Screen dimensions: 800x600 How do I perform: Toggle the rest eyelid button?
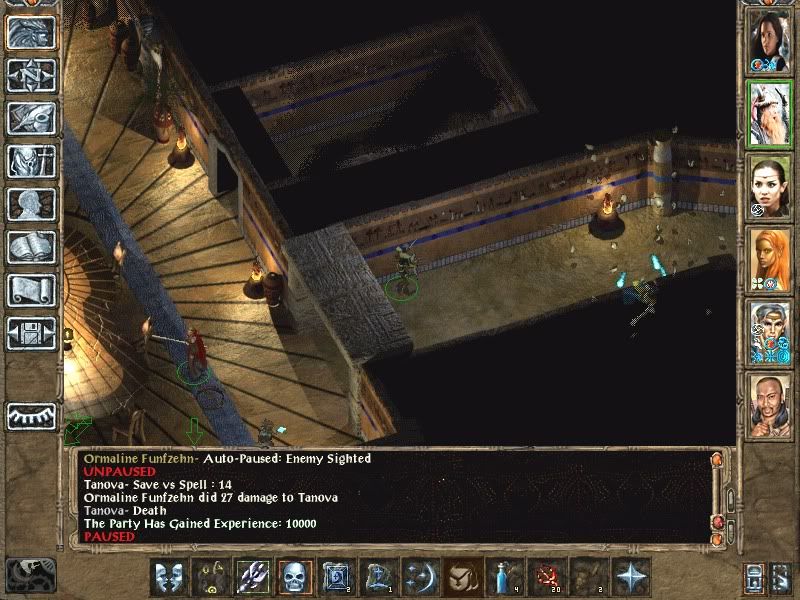coord(31,416)
